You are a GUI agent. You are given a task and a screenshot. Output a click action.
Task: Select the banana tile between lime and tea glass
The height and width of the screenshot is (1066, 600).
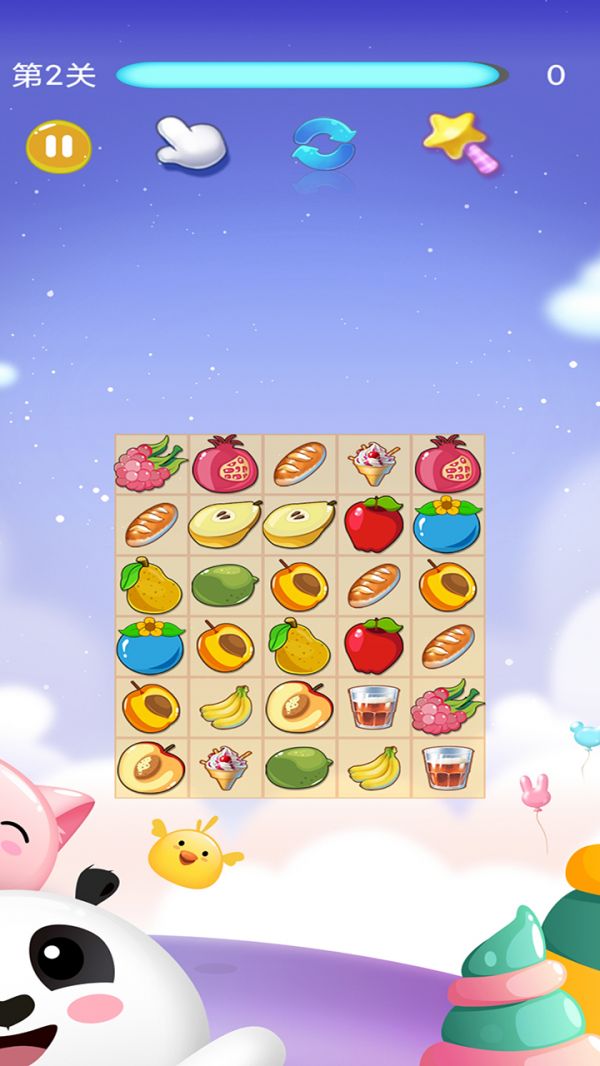tap(374, 768)
